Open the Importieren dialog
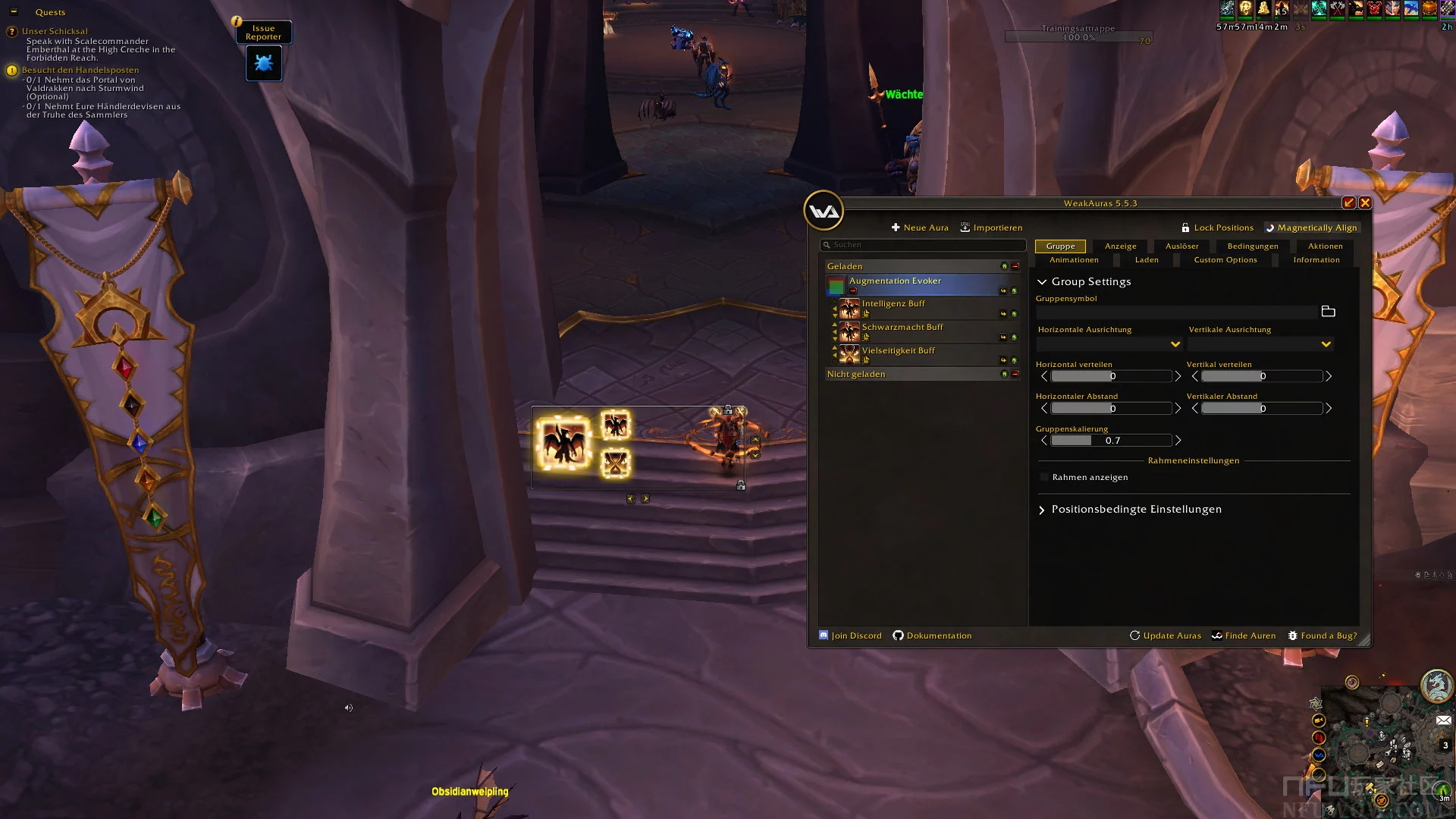The image size is (1456, 819). pos(991,227)
